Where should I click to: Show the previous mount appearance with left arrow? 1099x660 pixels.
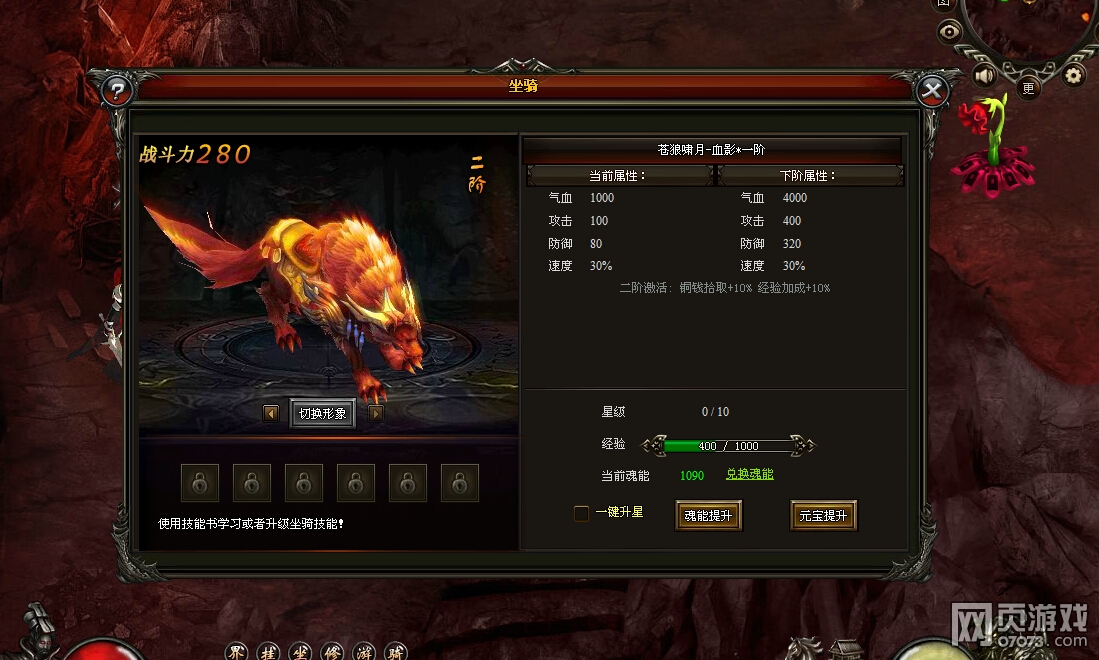point(271,413)
